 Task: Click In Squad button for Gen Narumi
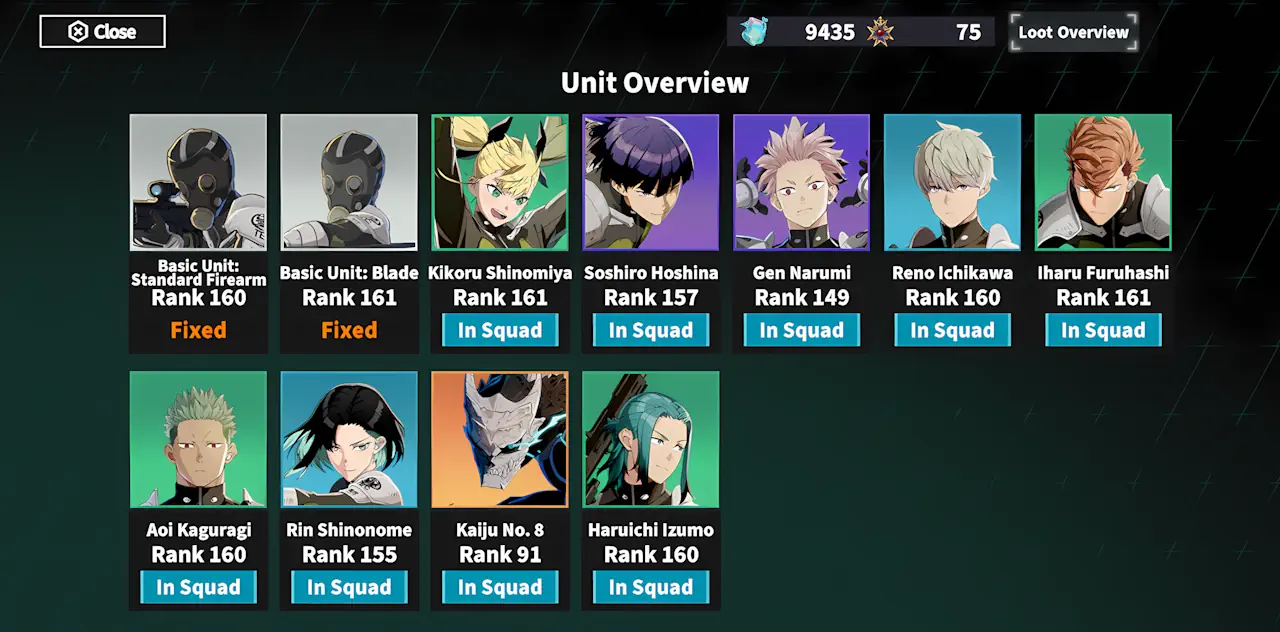coord(802,330)
